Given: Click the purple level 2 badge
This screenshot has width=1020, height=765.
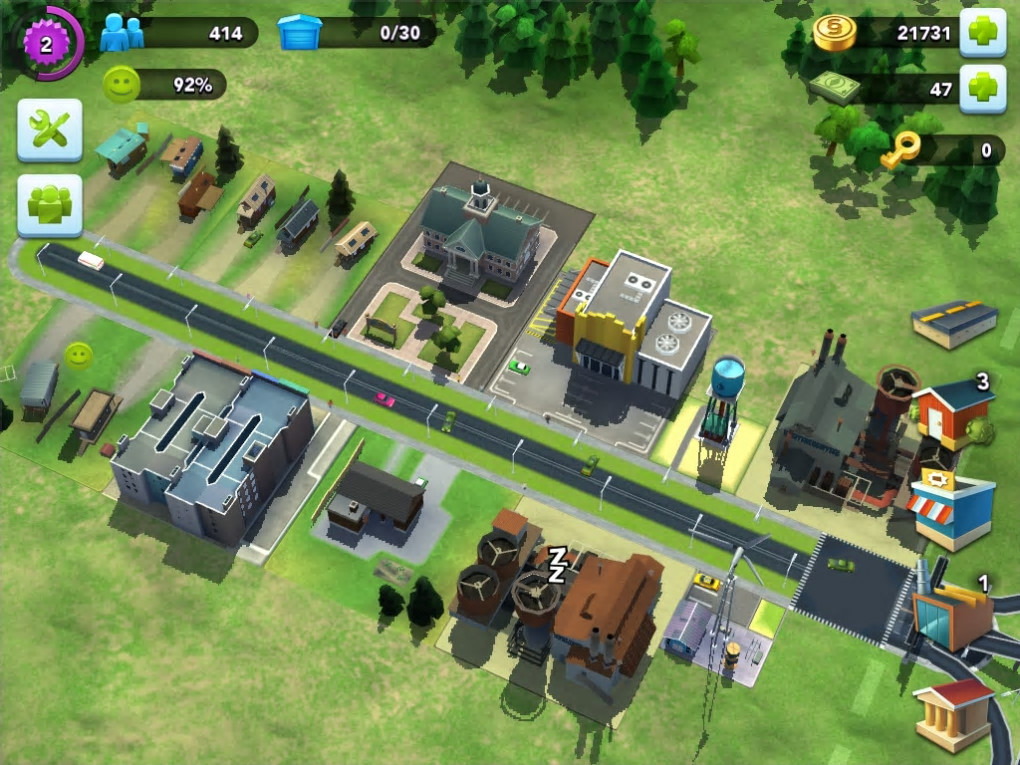Looking at the screenshot, I should tap(45, 42).
